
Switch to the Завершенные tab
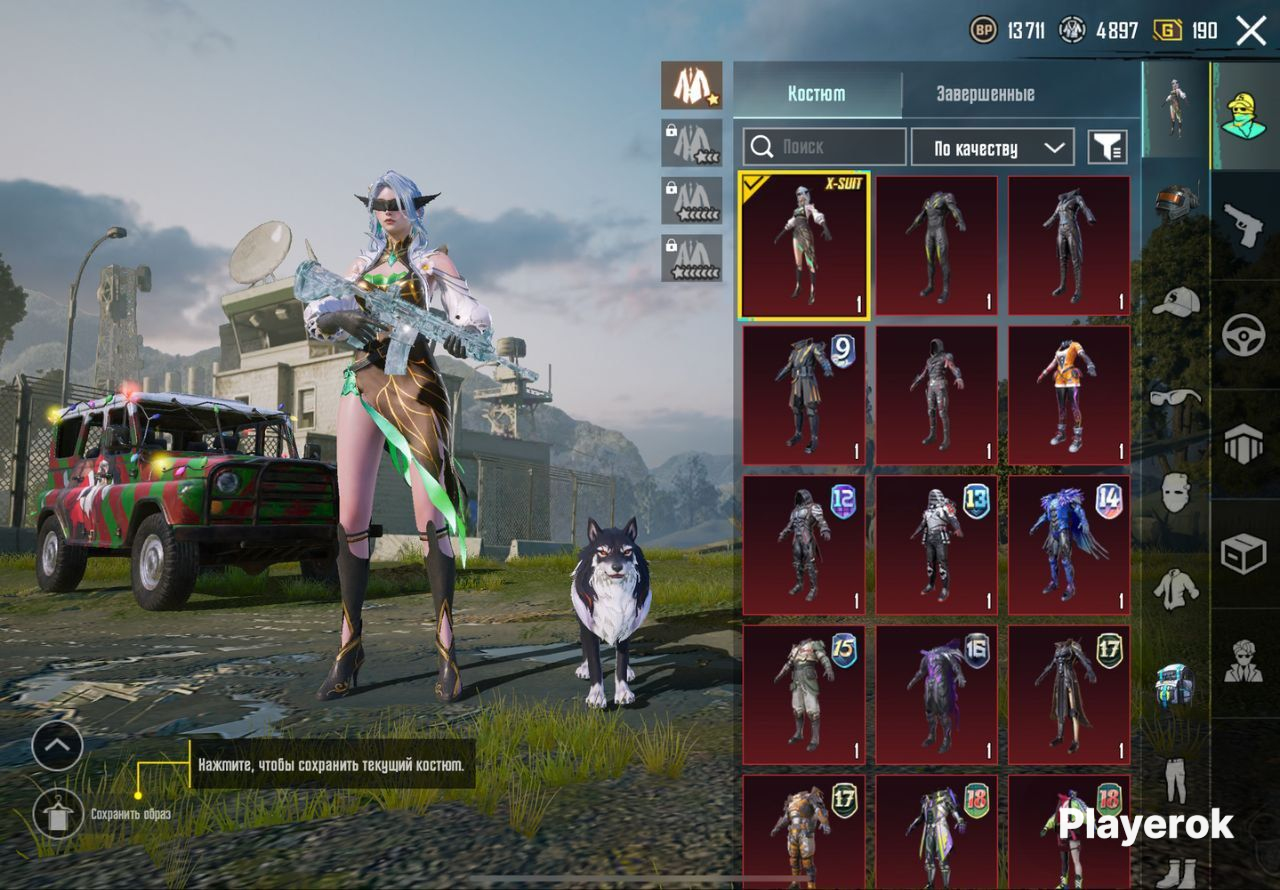pyautogui.click(x=985, y=94)
